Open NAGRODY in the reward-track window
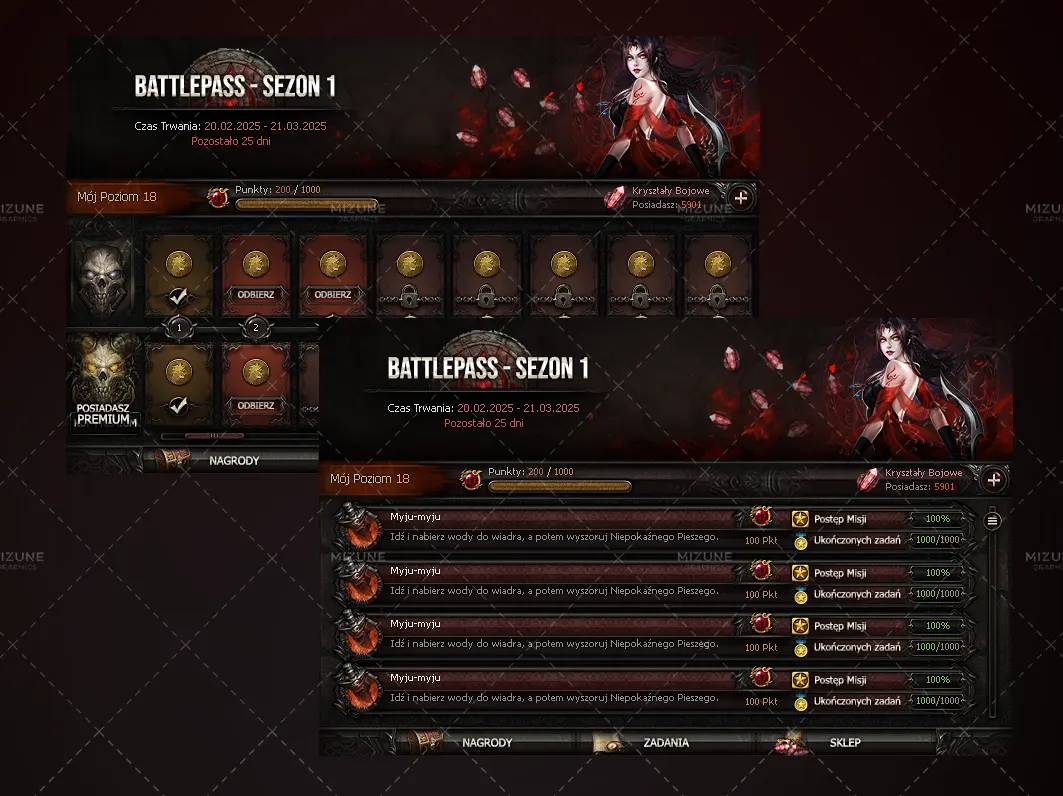Image resolution: width=1063 pixels, height=796 pixels. click(x=233, y=461)
